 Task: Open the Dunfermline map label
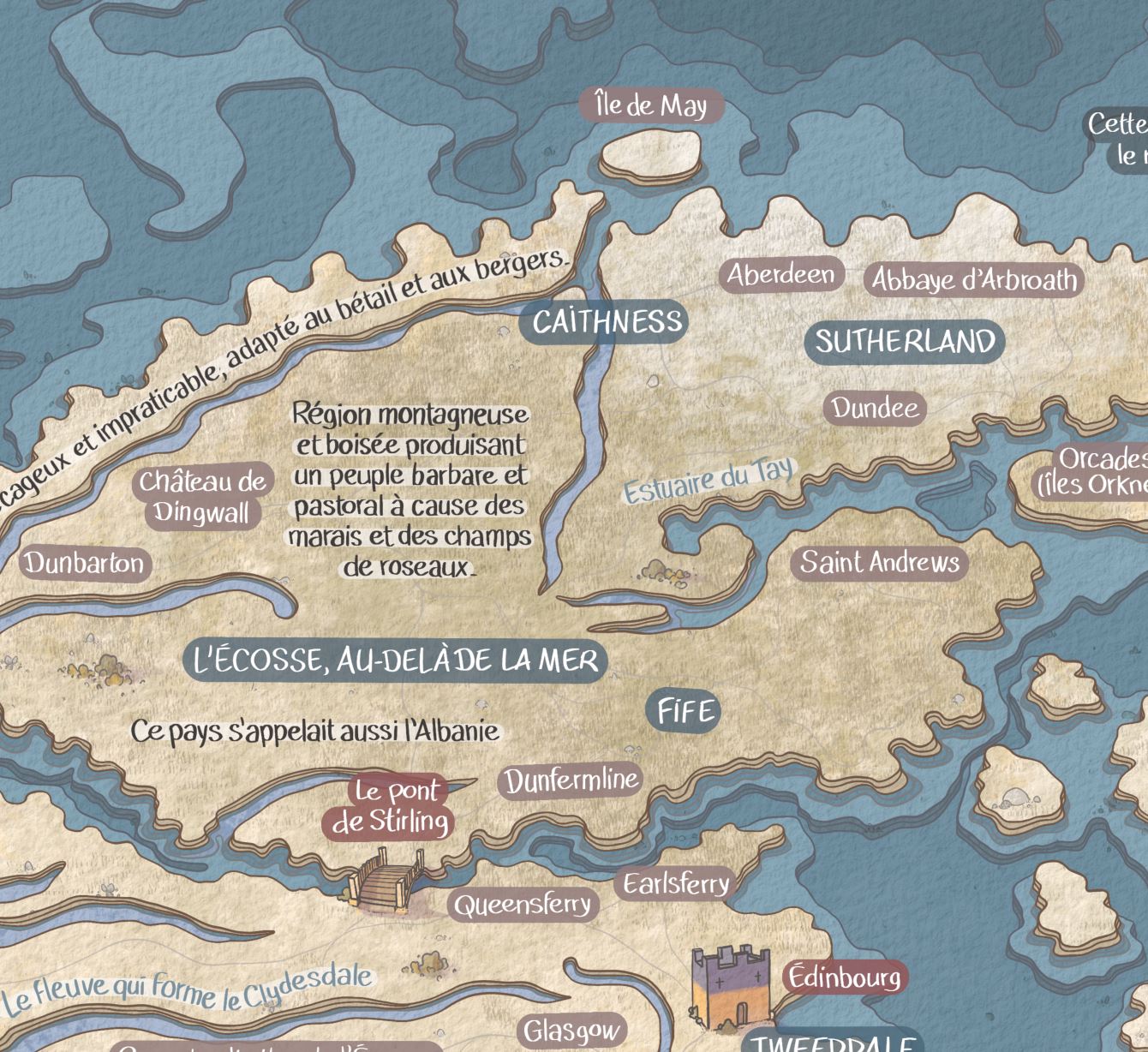point(571,780)
